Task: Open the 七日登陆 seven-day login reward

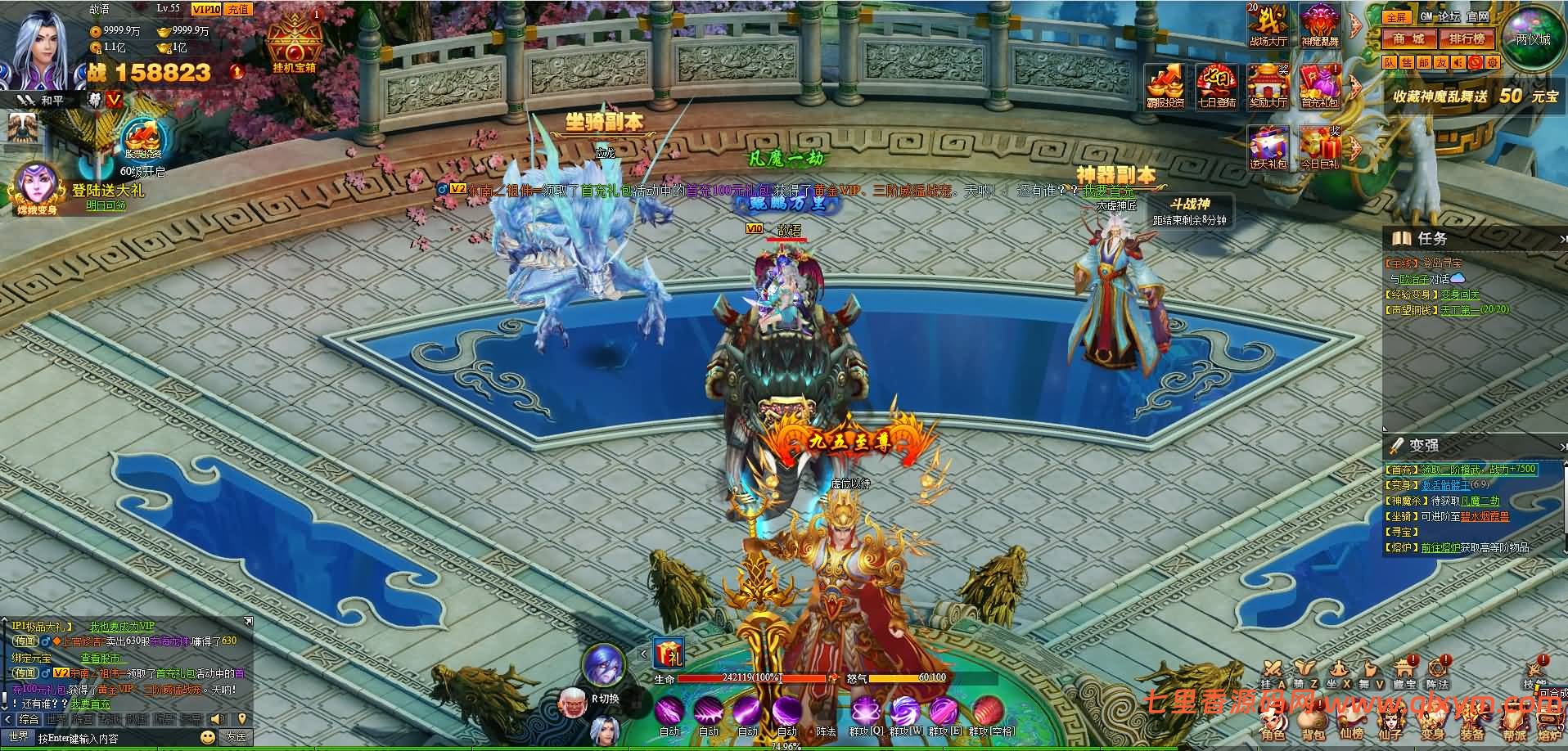Action: 1216,85
